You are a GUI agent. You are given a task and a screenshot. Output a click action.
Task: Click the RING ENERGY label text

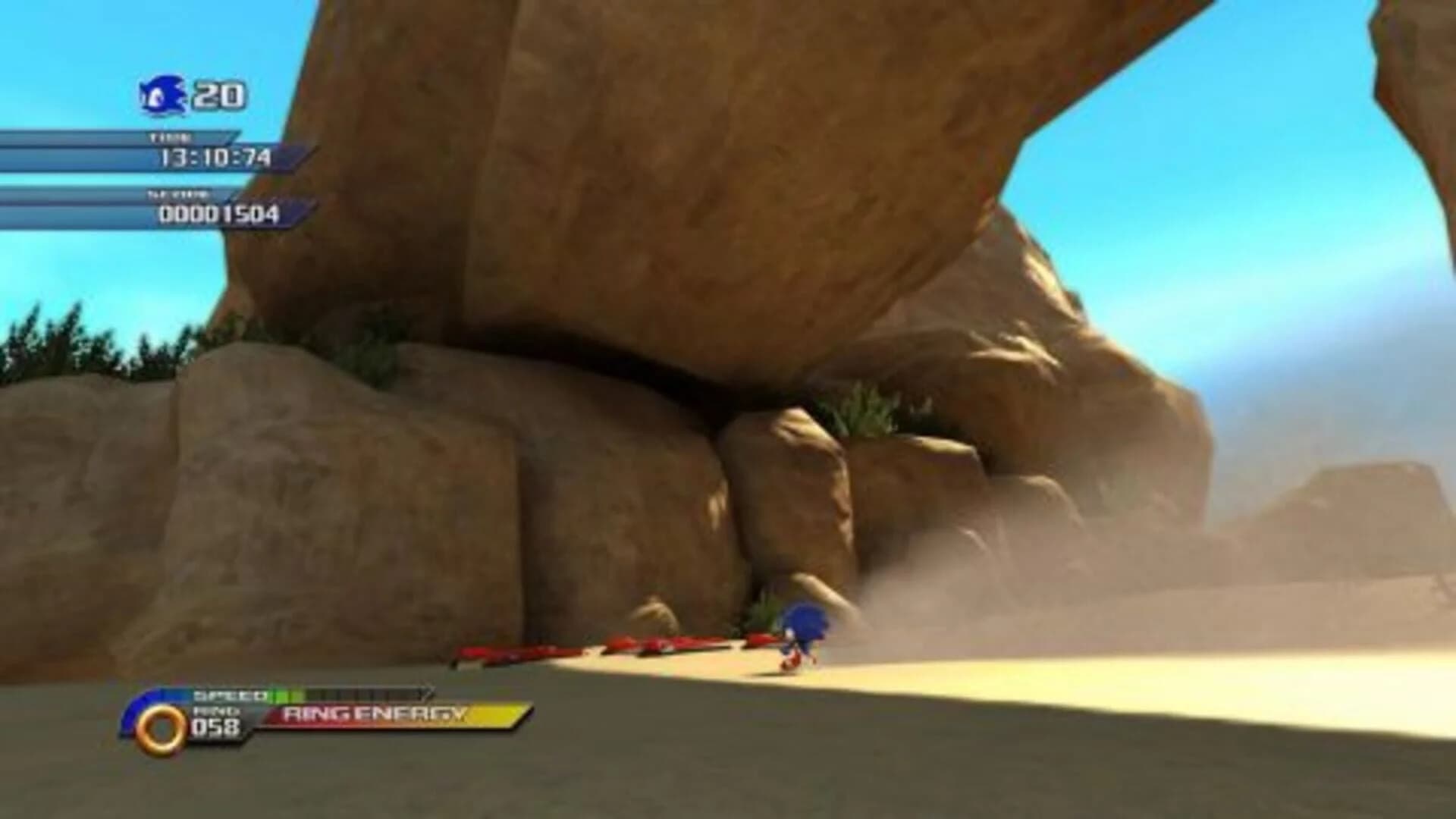372,714
